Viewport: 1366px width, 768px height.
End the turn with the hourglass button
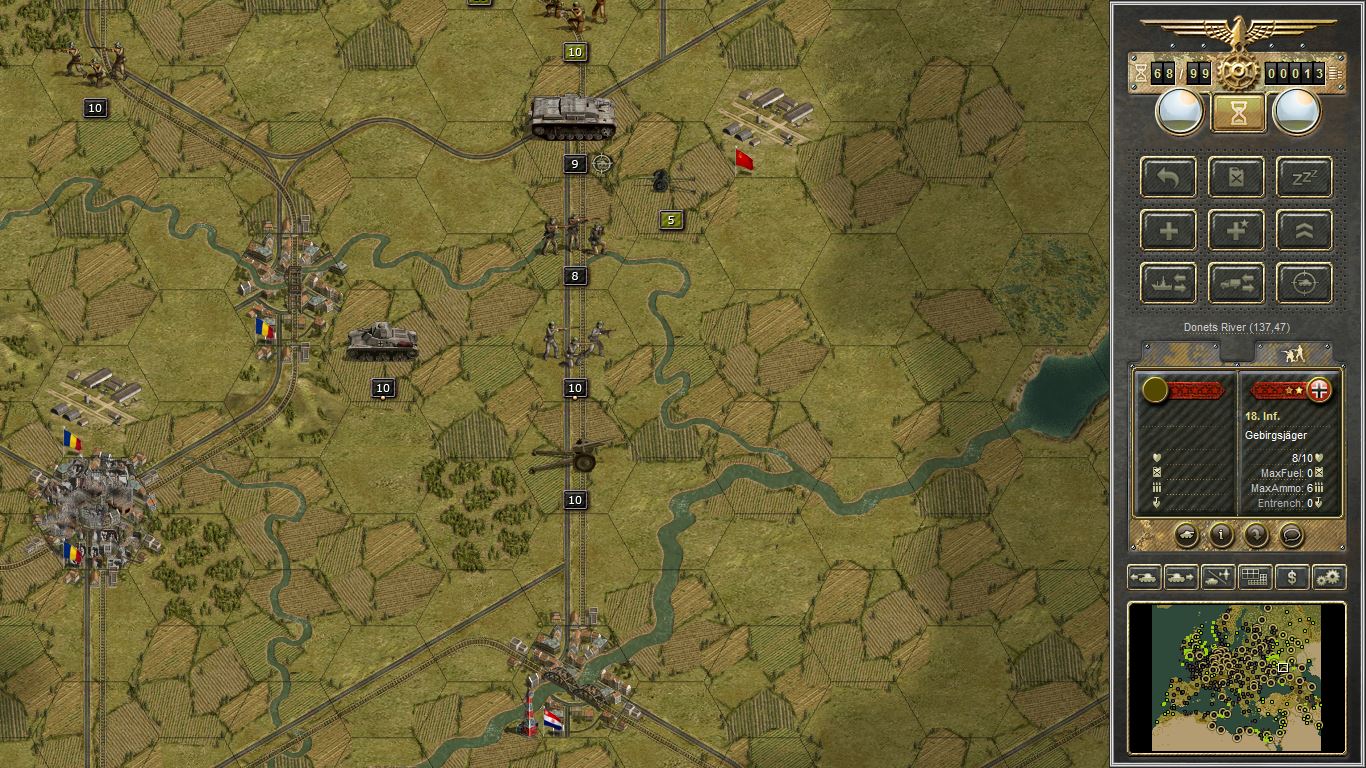(x=1237, y=113)
